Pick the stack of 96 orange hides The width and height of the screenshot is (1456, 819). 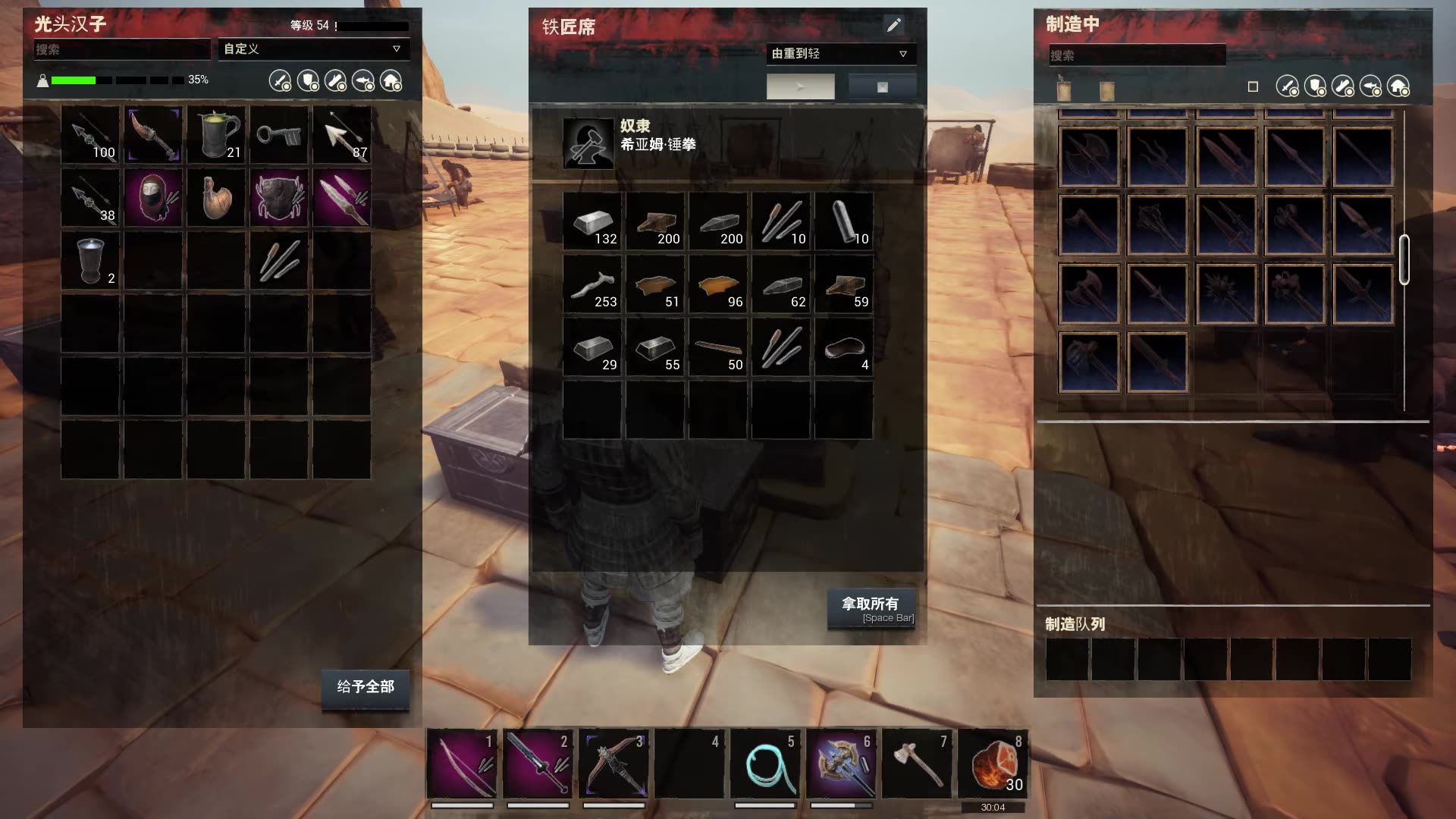pos(718,284)
